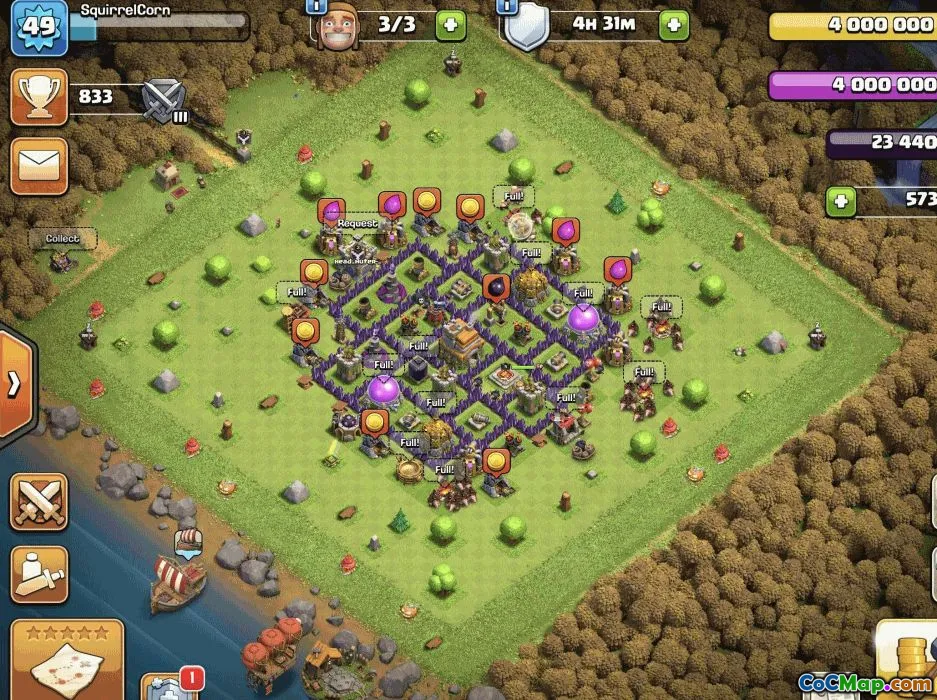
Task: Open the trophy leaderboard button
Action: click(39, 98)
